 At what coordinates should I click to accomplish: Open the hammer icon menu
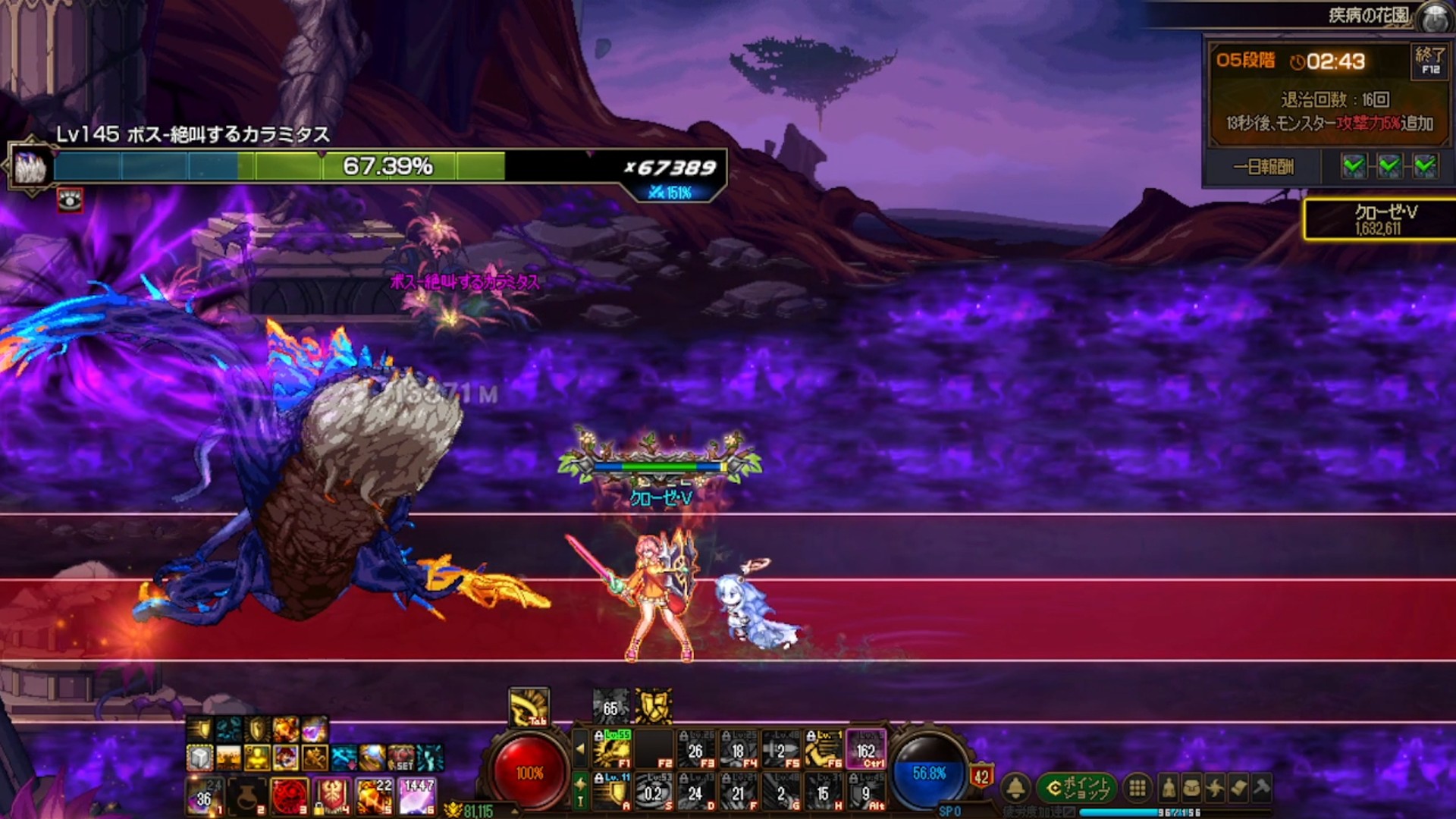1262,789
